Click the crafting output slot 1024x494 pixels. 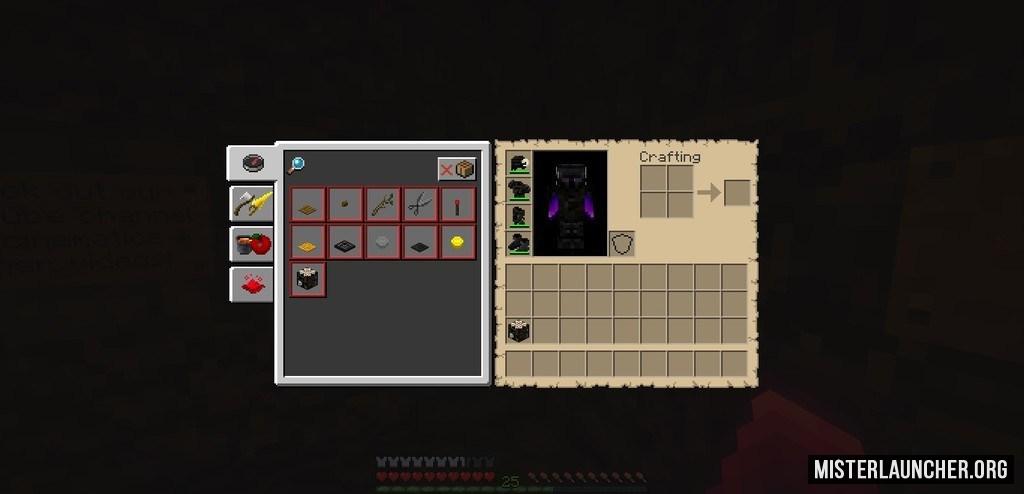click(737, 192)
